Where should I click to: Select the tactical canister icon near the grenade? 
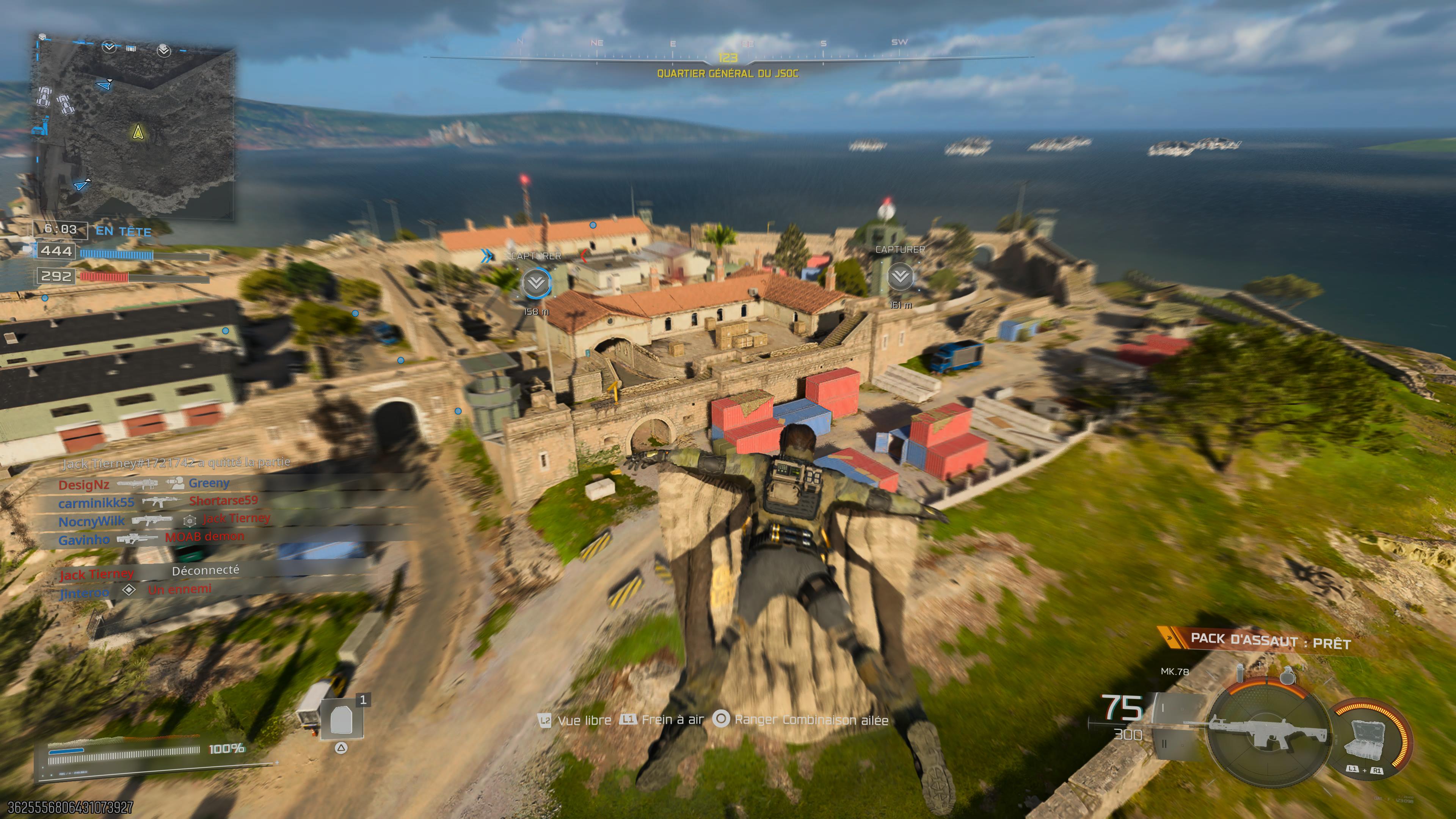click(1241, 673)
